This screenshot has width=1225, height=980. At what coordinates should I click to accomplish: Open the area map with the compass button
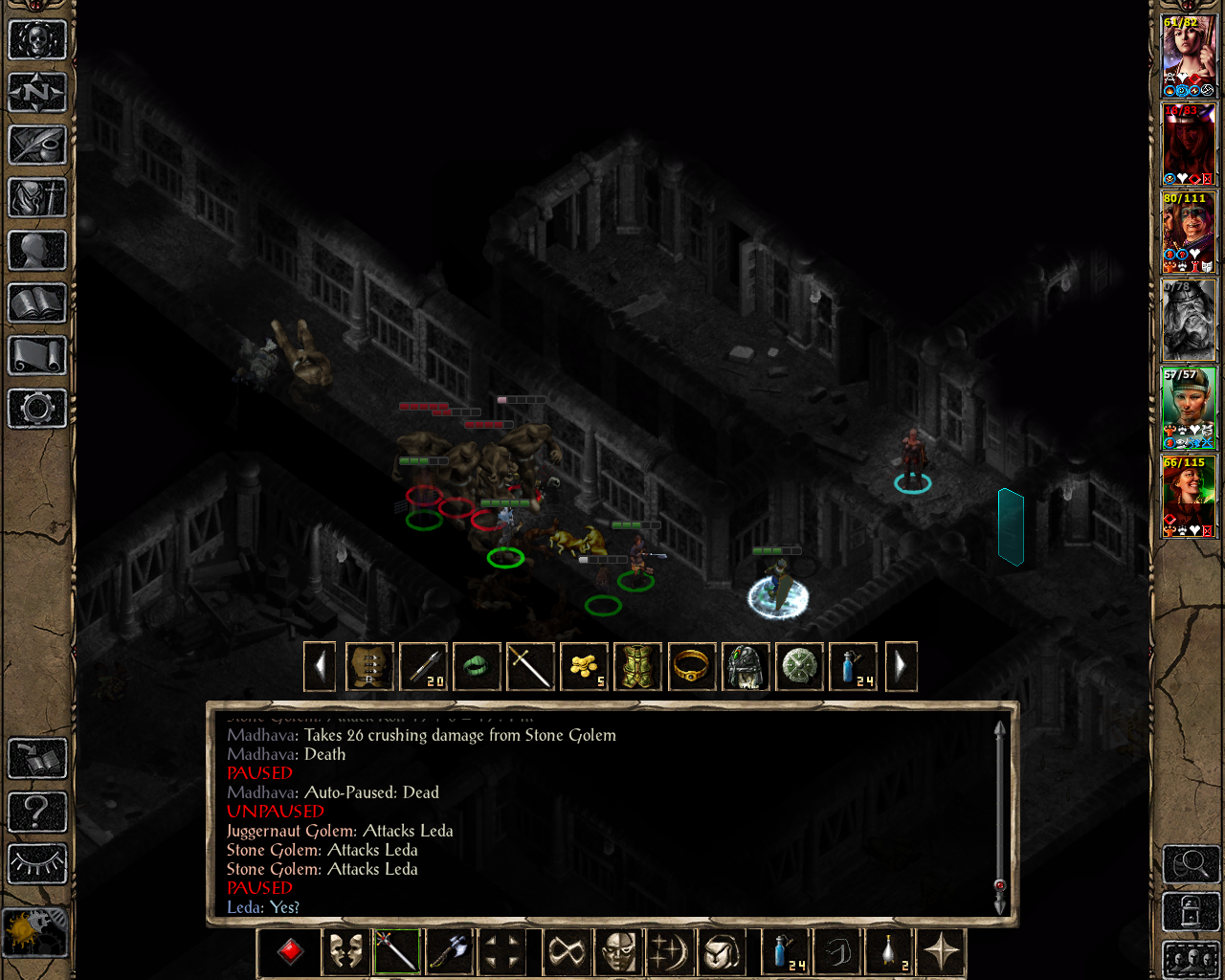point(37,93)
